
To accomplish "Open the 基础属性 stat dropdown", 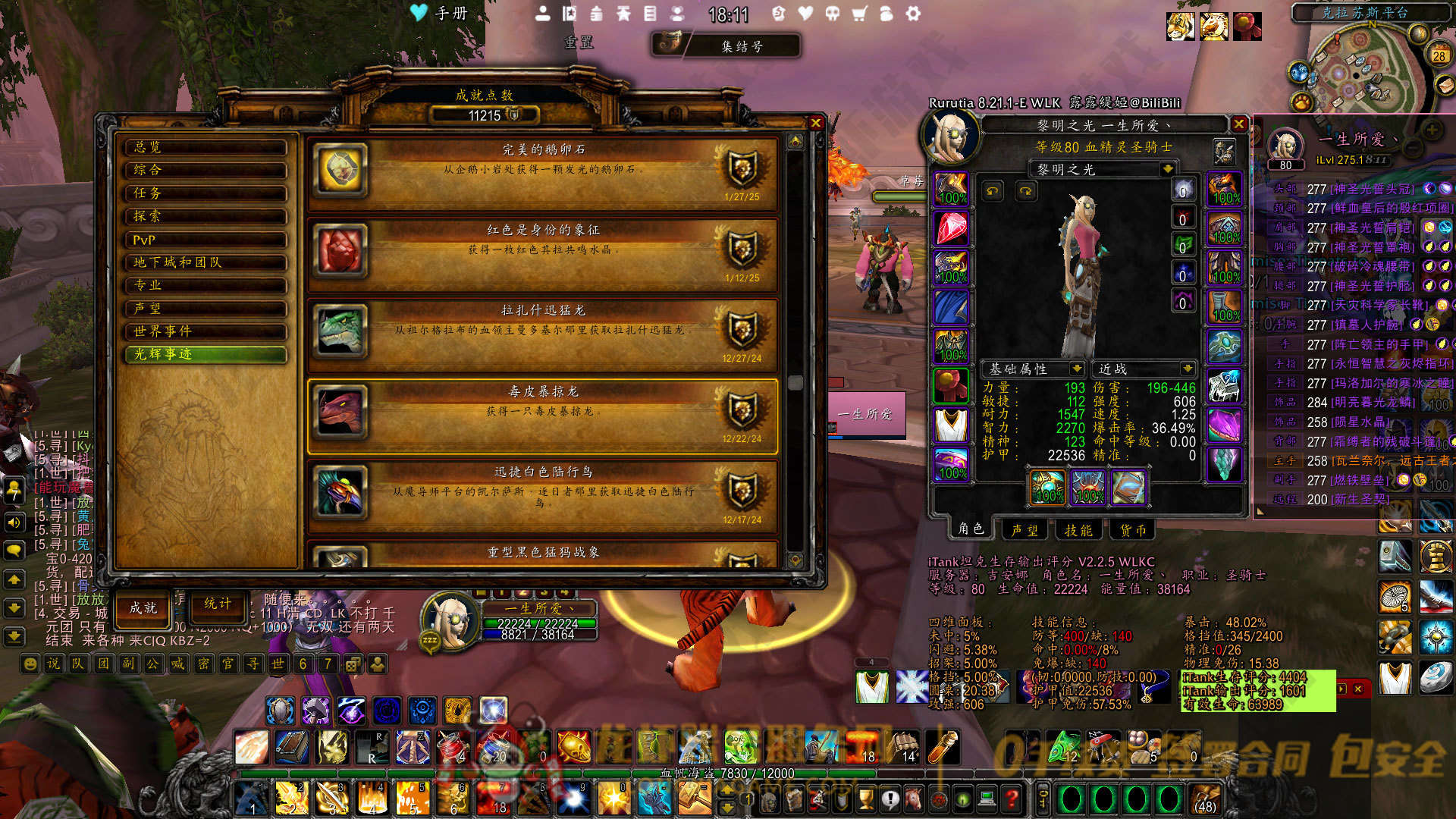I will (1076, 369).
